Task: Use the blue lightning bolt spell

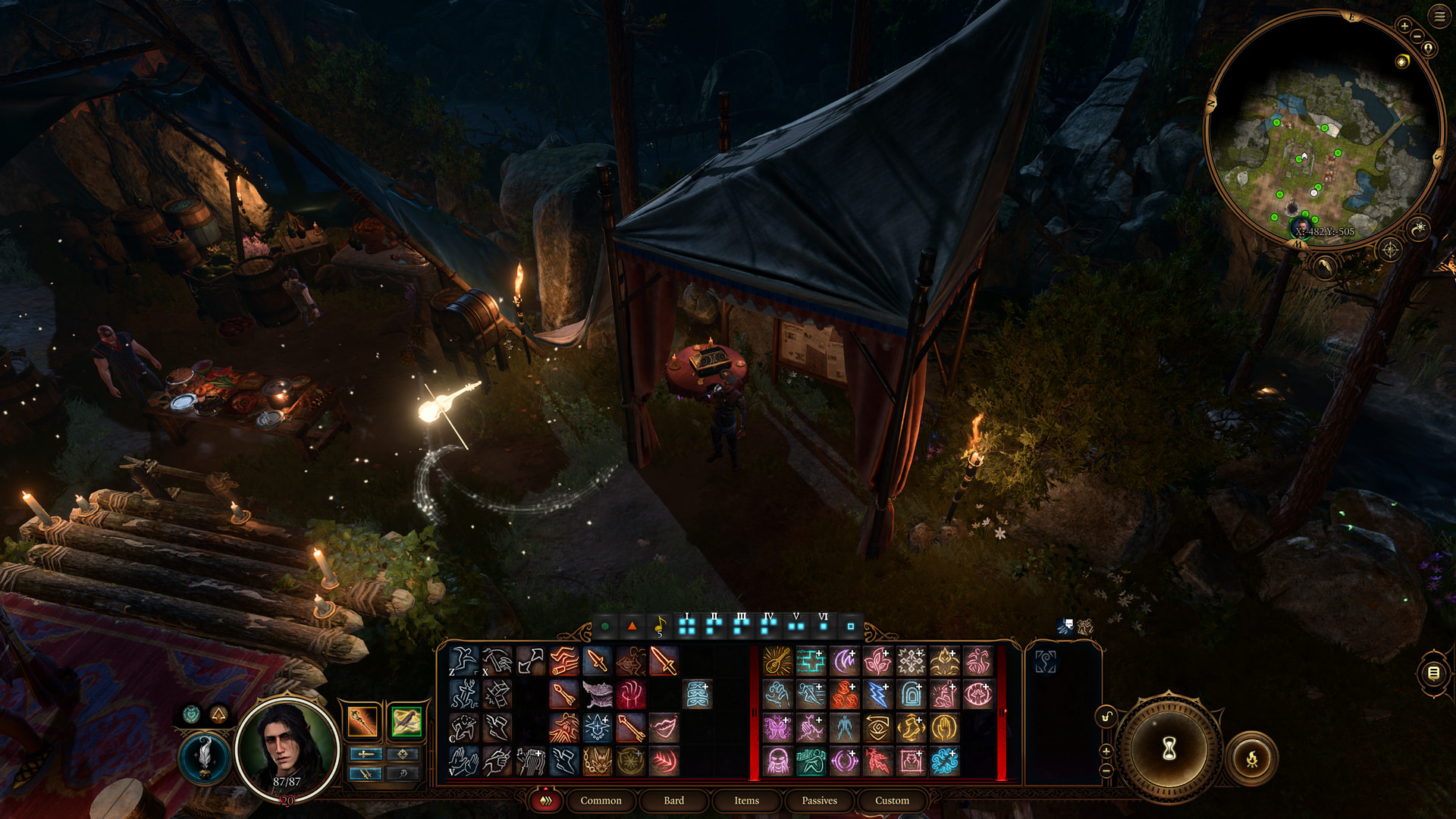Action: 877,695
